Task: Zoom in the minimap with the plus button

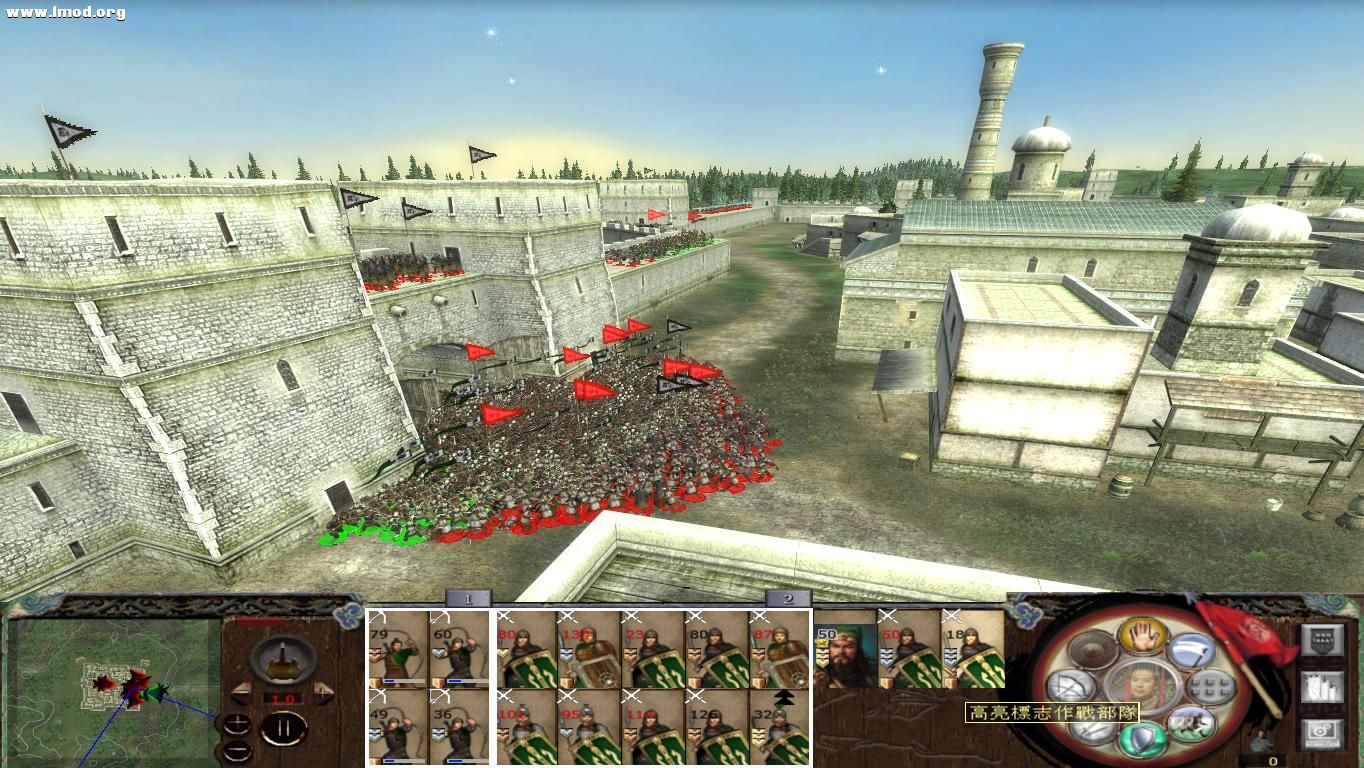Action: pyautogui.click(x=238, y=722)
